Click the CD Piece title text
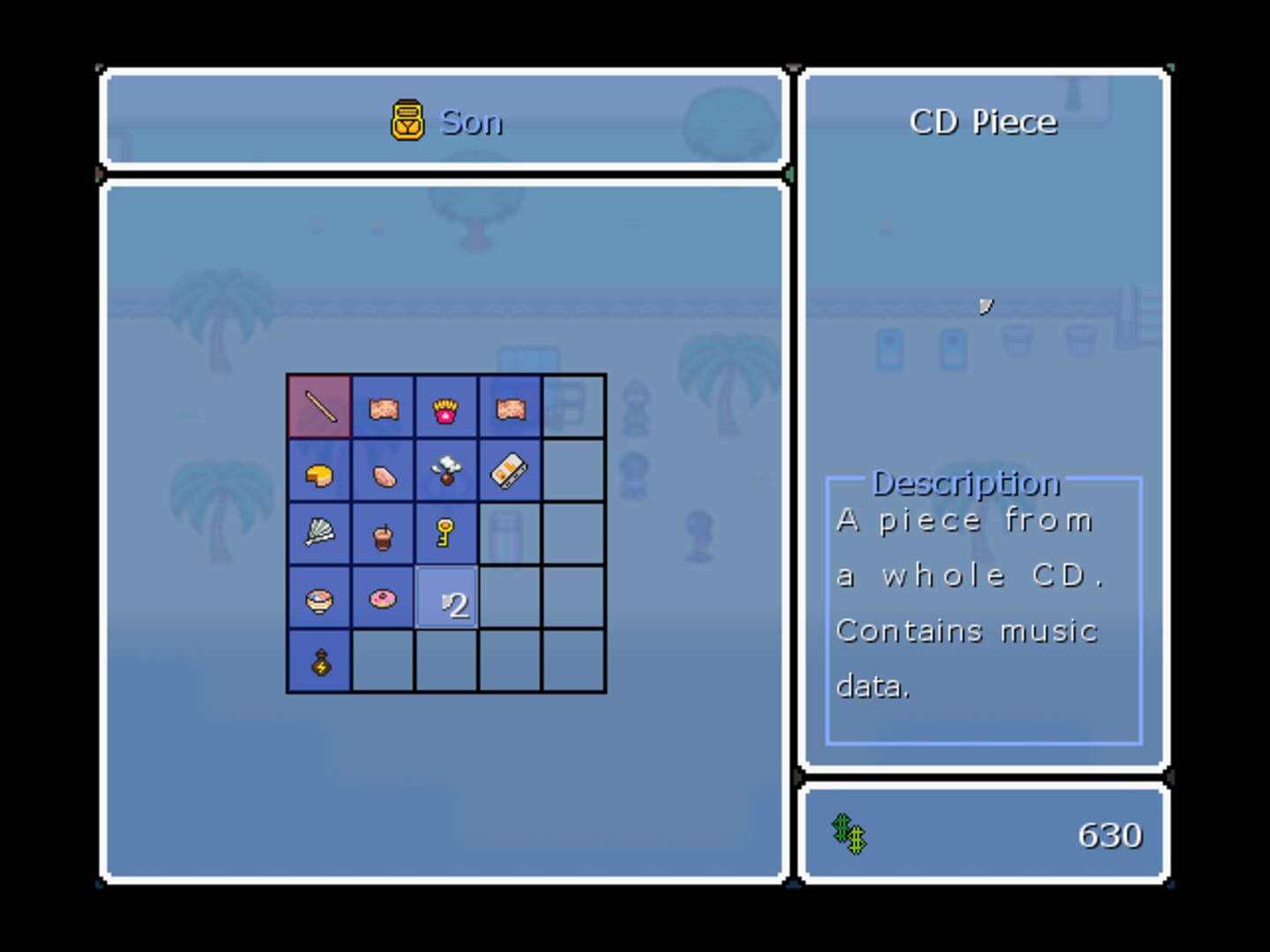 [982, 122]
